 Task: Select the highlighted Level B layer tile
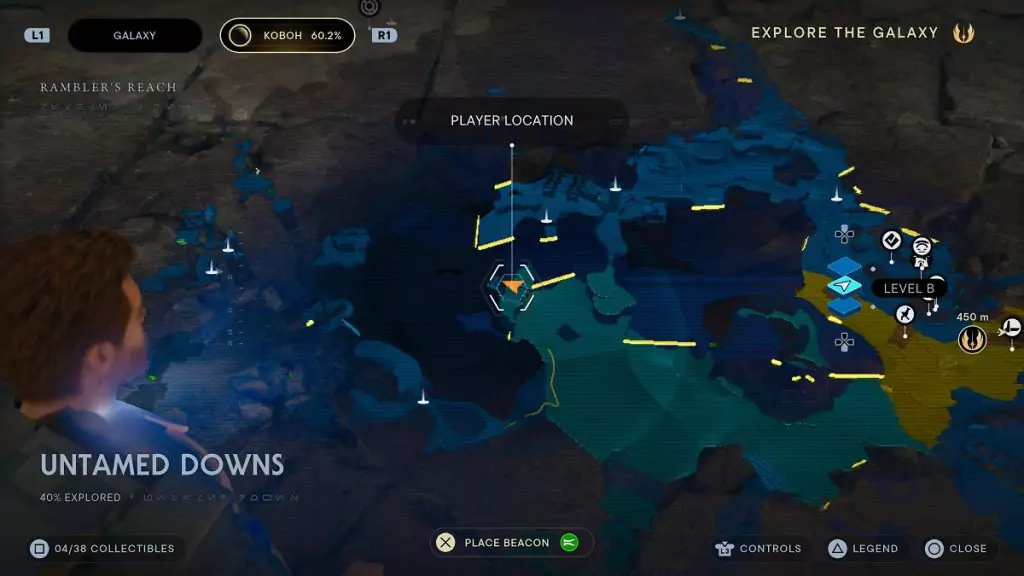(x=845, y=286)
